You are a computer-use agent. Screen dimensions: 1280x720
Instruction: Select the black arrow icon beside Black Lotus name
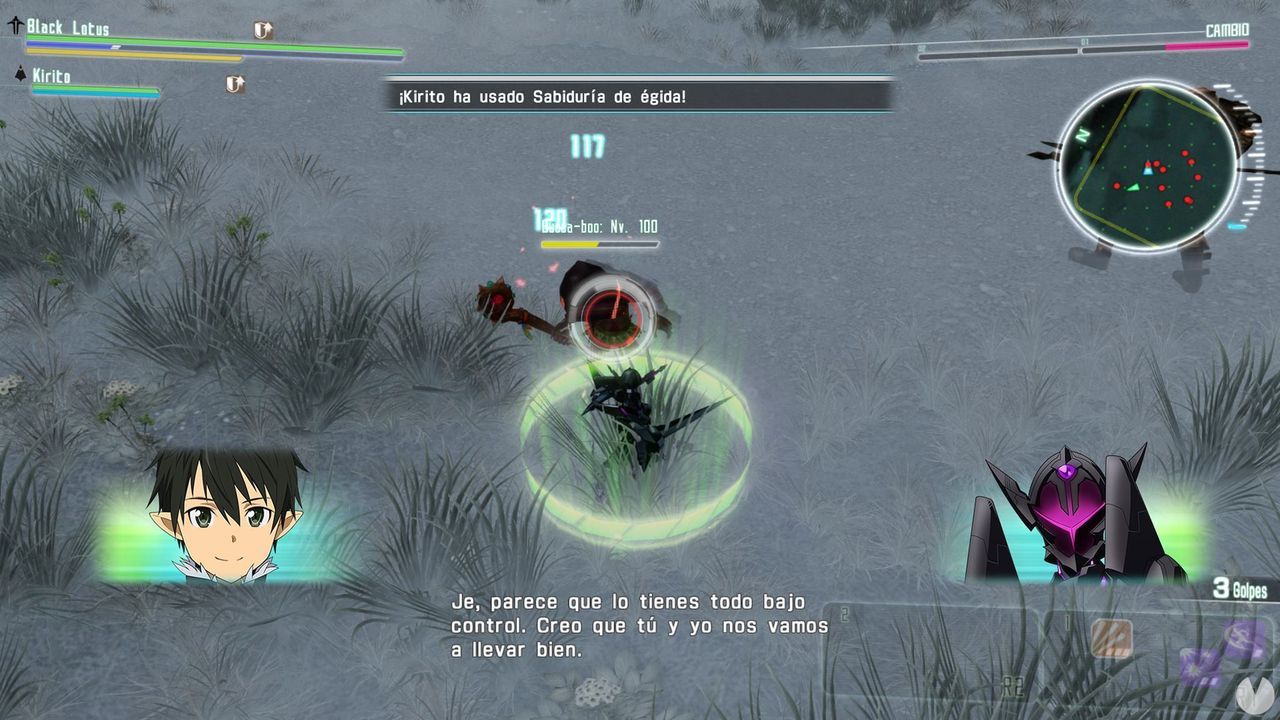15,24
